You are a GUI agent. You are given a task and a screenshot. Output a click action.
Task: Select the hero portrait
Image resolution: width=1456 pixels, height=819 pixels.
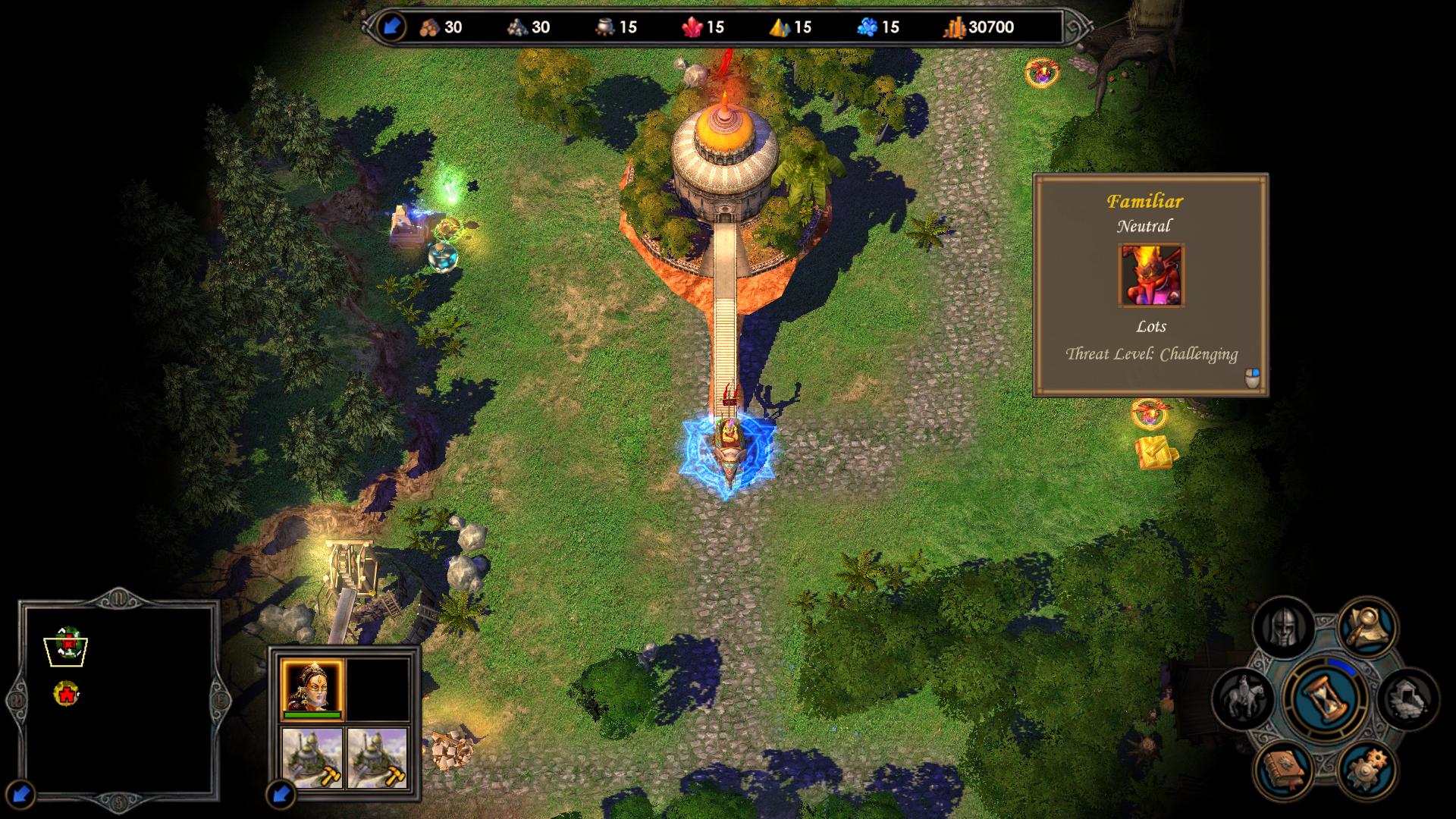[x=312, y=689]
